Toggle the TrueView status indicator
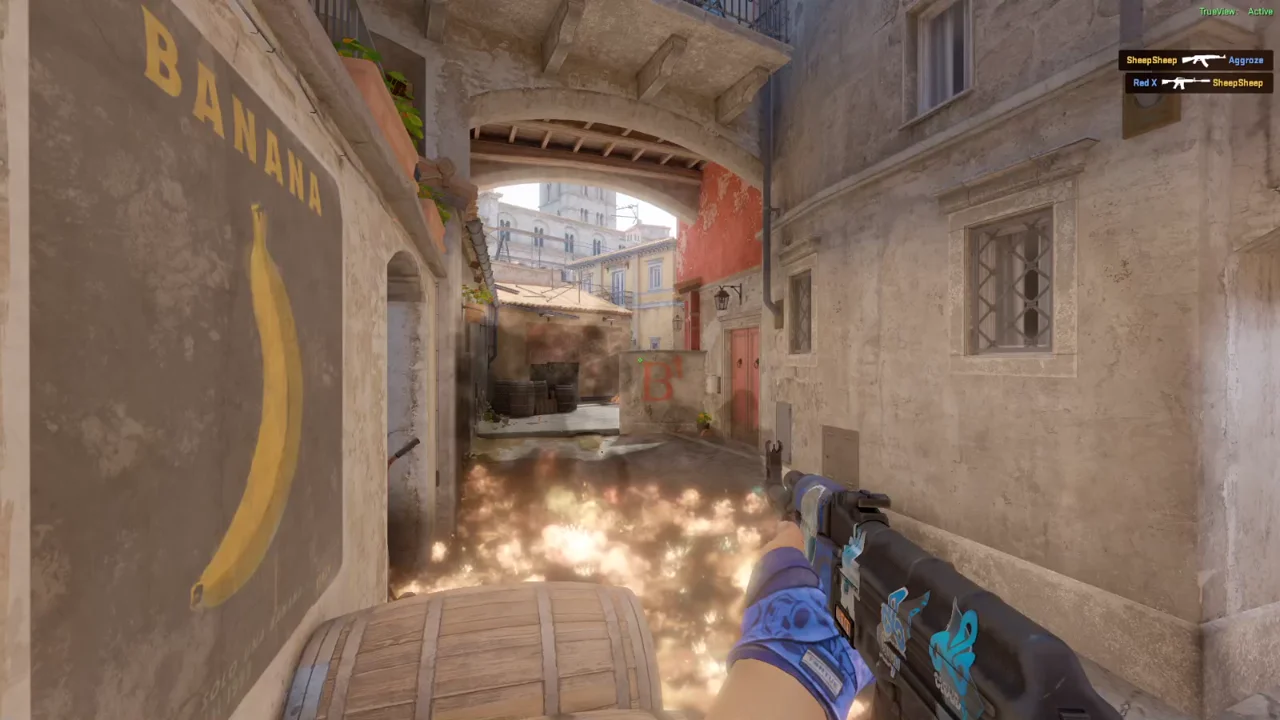 1216,11
